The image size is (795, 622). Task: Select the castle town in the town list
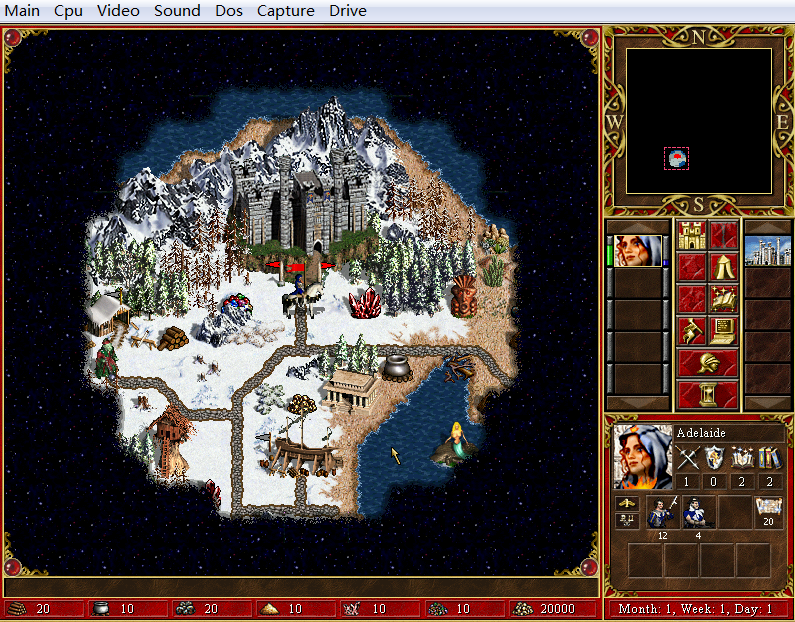768,251
